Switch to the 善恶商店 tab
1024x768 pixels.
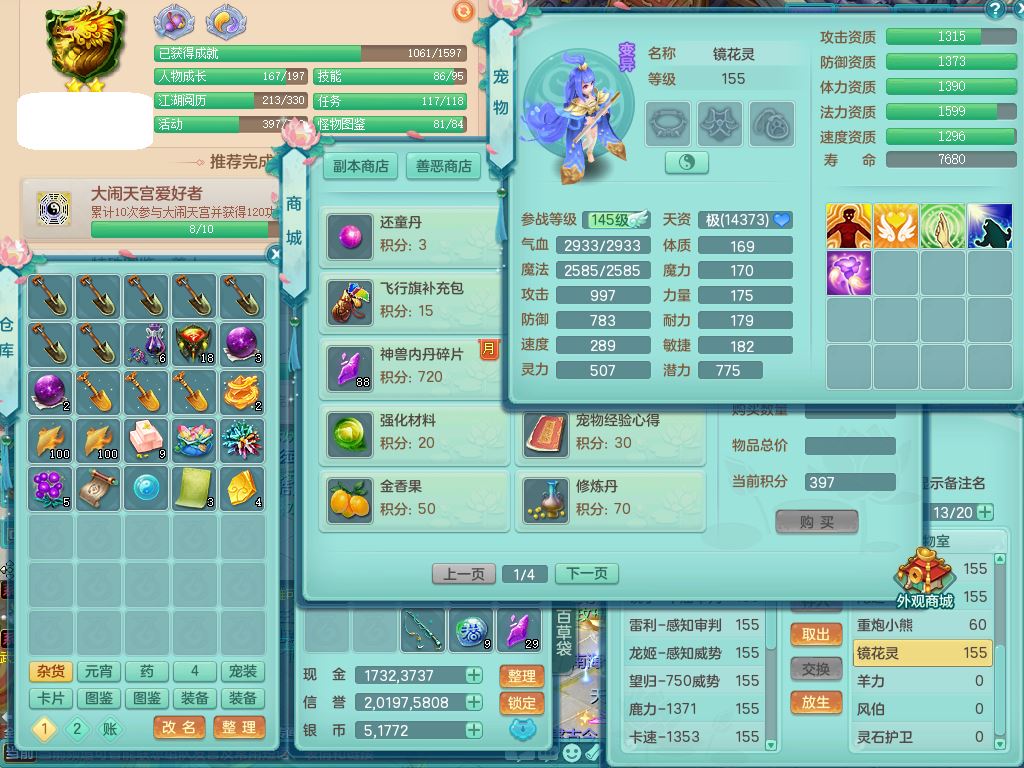[444, 166]
